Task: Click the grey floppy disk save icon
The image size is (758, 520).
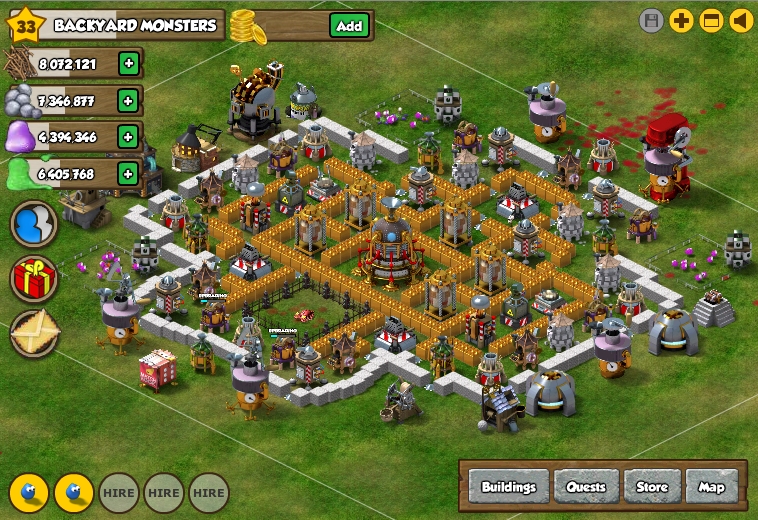Action: (652, 21)
